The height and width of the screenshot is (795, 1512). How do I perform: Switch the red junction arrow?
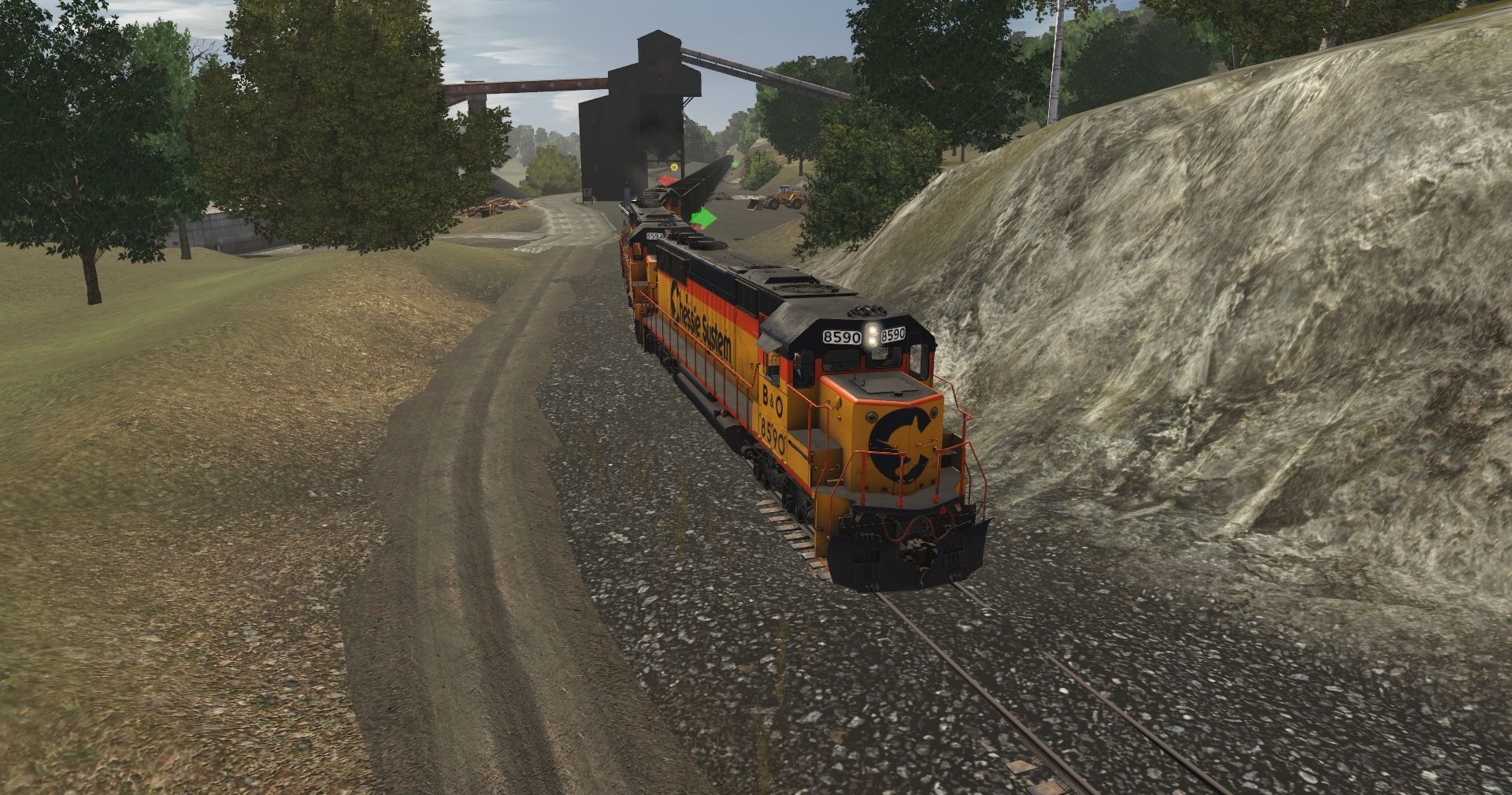[667, 180]
